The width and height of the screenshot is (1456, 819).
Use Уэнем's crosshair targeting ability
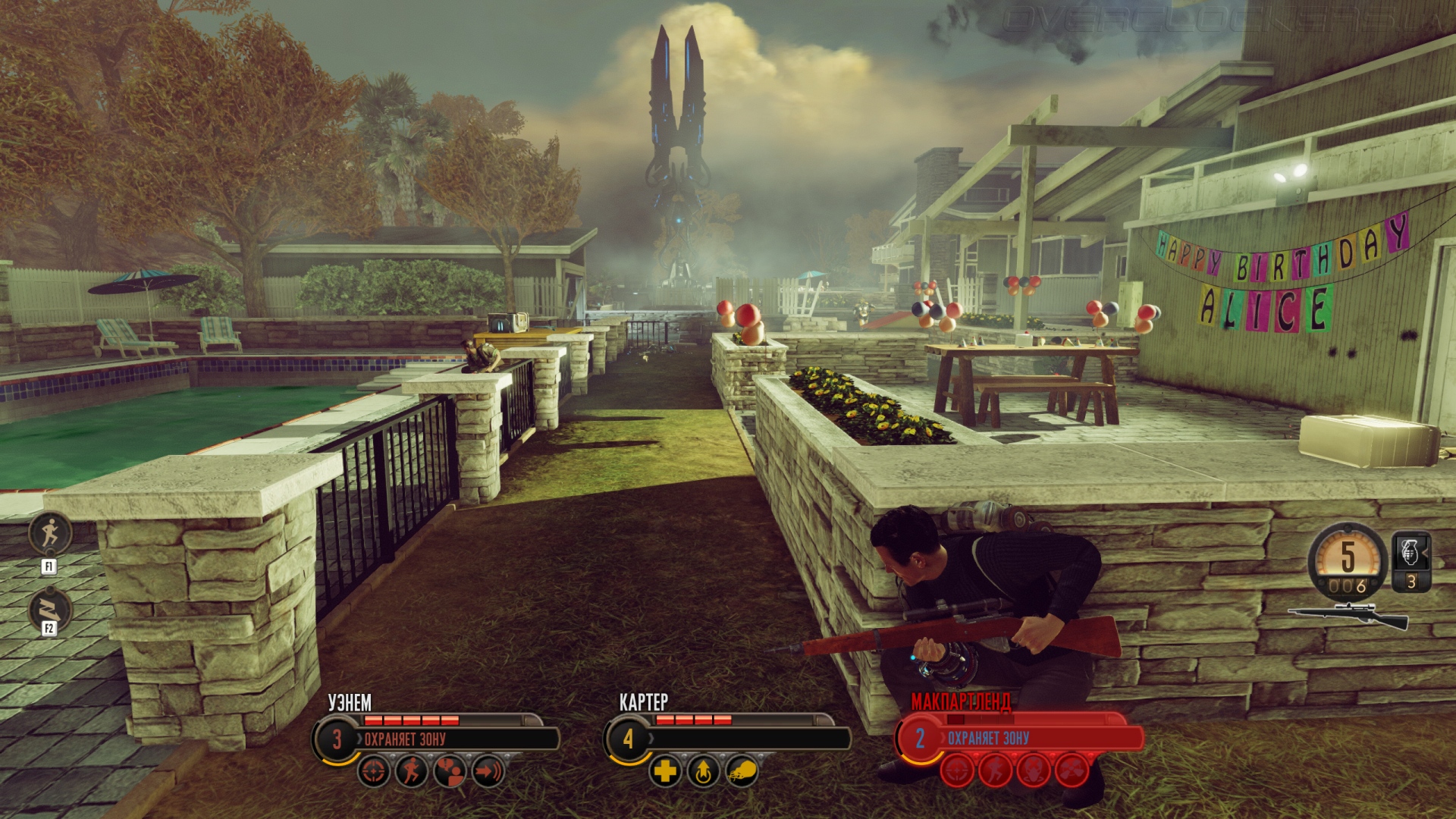[x=374, y=772]
